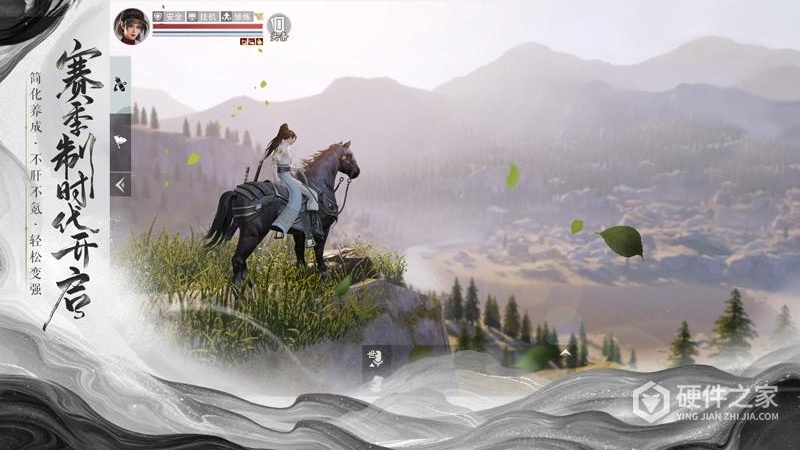The image size is (800, 450).
Task: Toggle the 挂机 auto-play button
Action: pyautogui.click(x=202, y=17)
